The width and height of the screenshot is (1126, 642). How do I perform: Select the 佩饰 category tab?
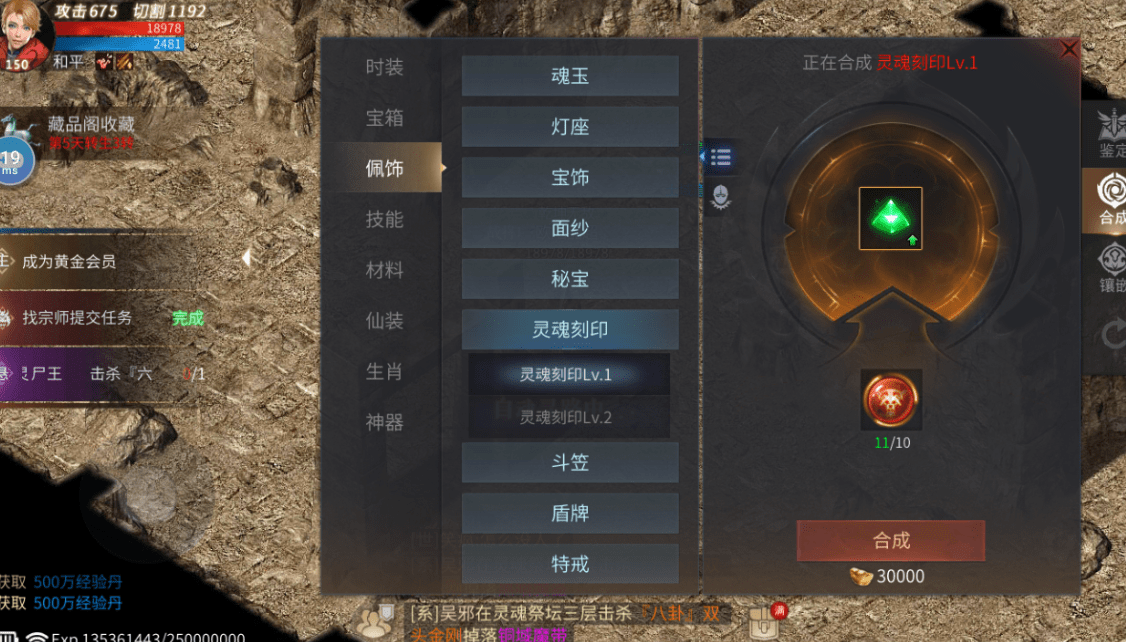pos(385,168)
